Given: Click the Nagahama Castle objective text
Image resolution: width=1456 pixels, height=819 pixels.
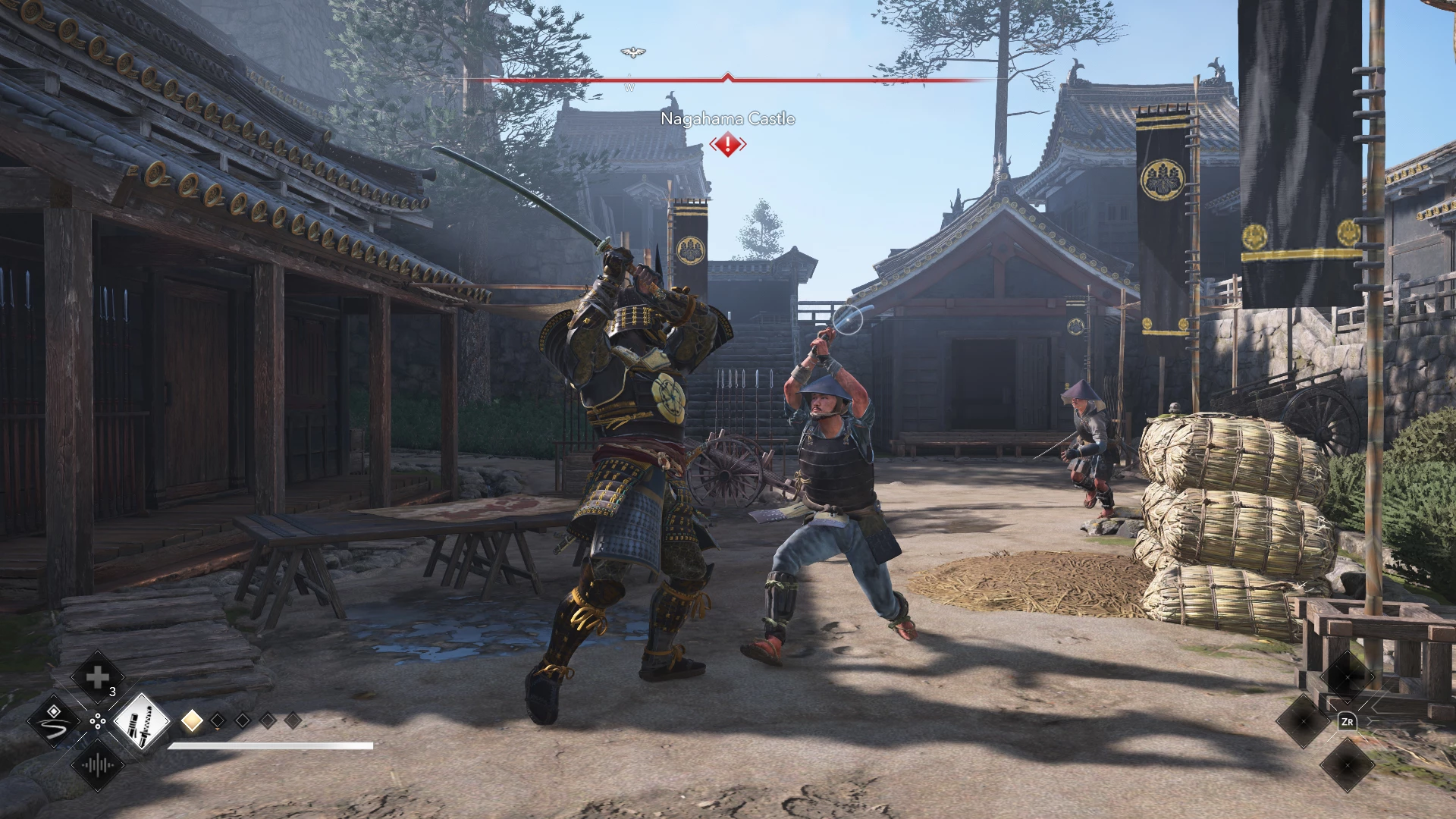Looking at the screenshot, I should (x=728, y=119).
